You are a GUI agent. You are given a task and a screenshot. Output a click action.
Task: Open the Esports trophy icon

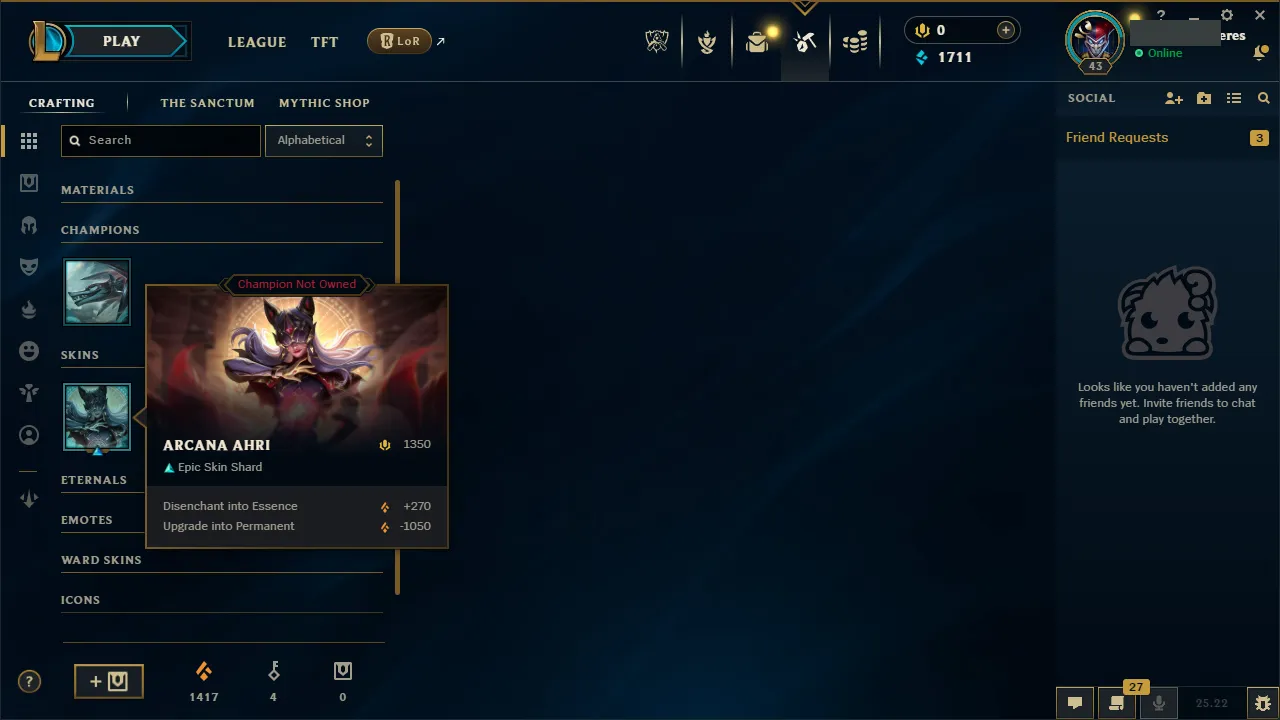(x=657, y=41)
